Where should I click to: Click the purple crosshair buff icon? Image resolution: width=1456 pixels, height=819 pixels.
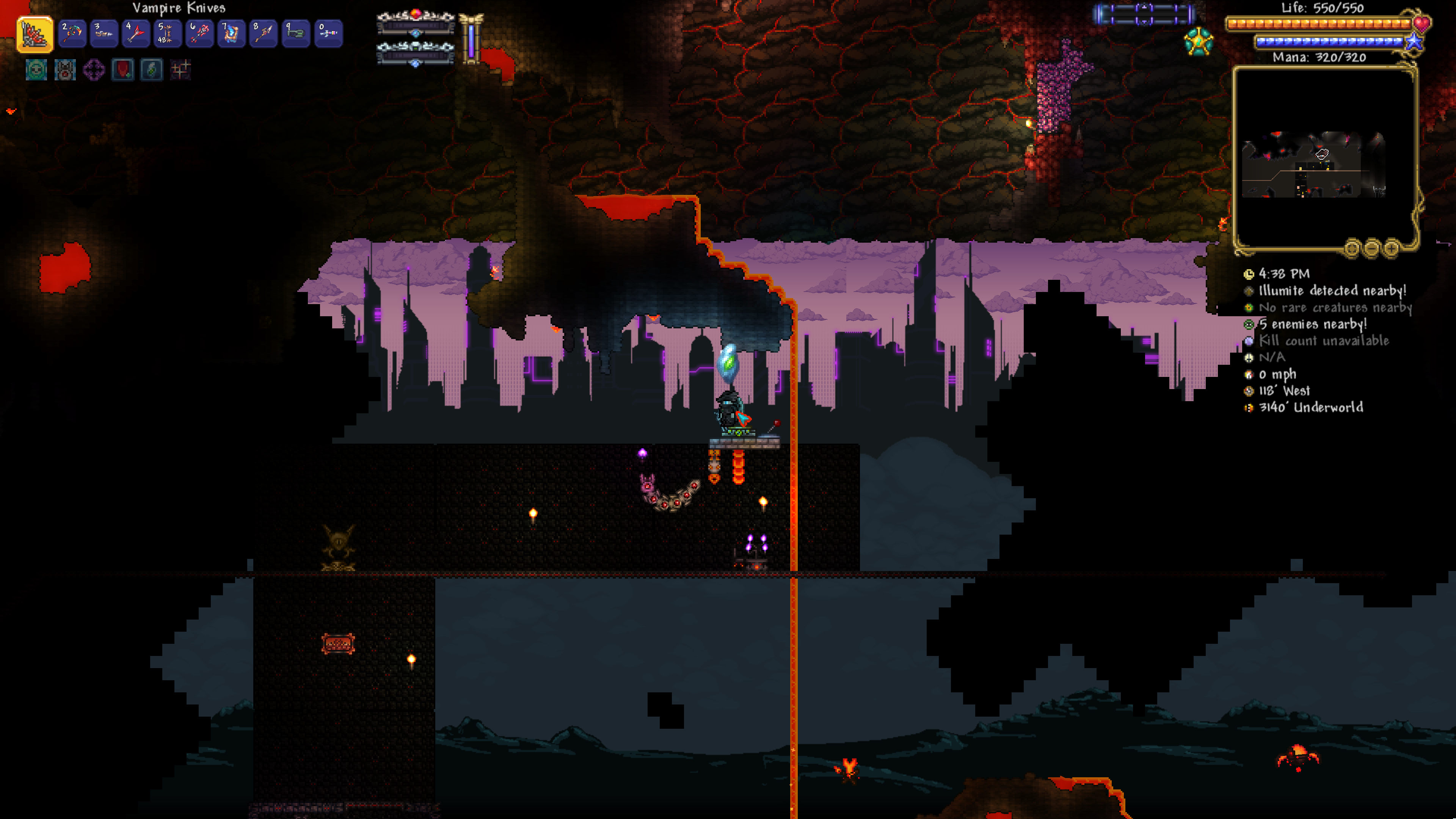tap(94, 70)
